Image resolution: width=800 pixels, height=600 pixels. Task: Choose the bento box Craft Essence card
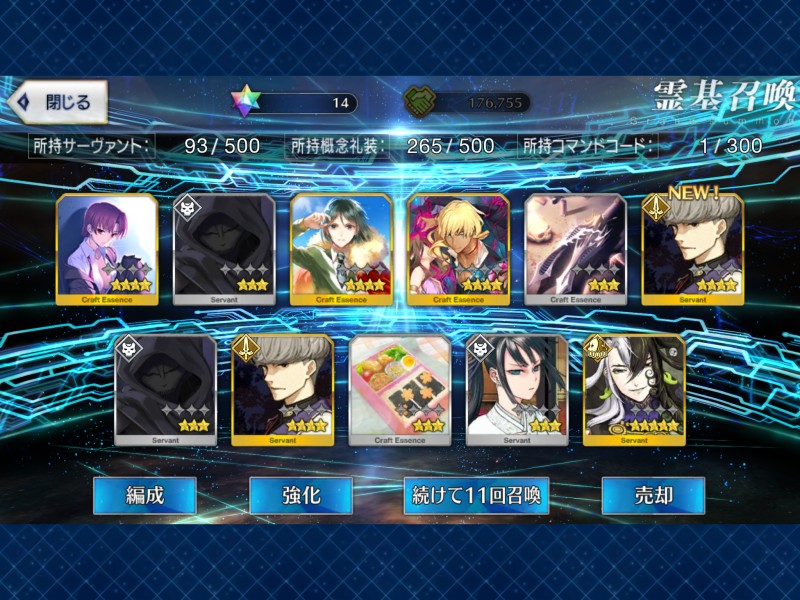(400, 390)
